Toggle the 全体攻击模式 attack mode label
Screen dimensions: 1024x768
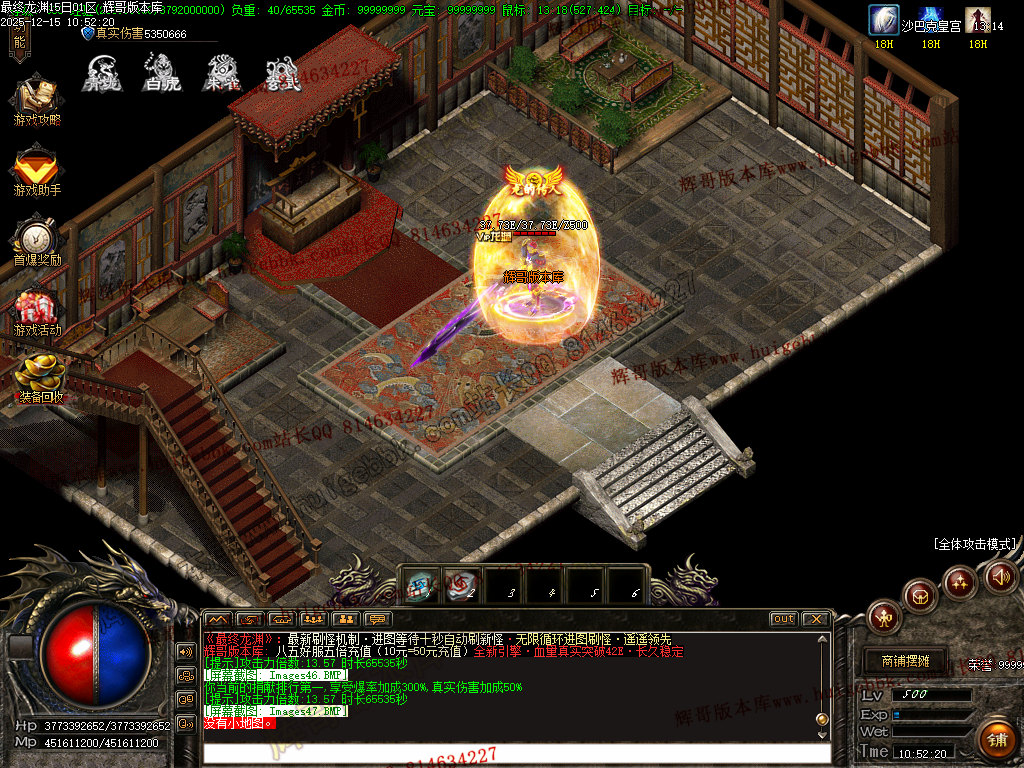click(974, 544)
